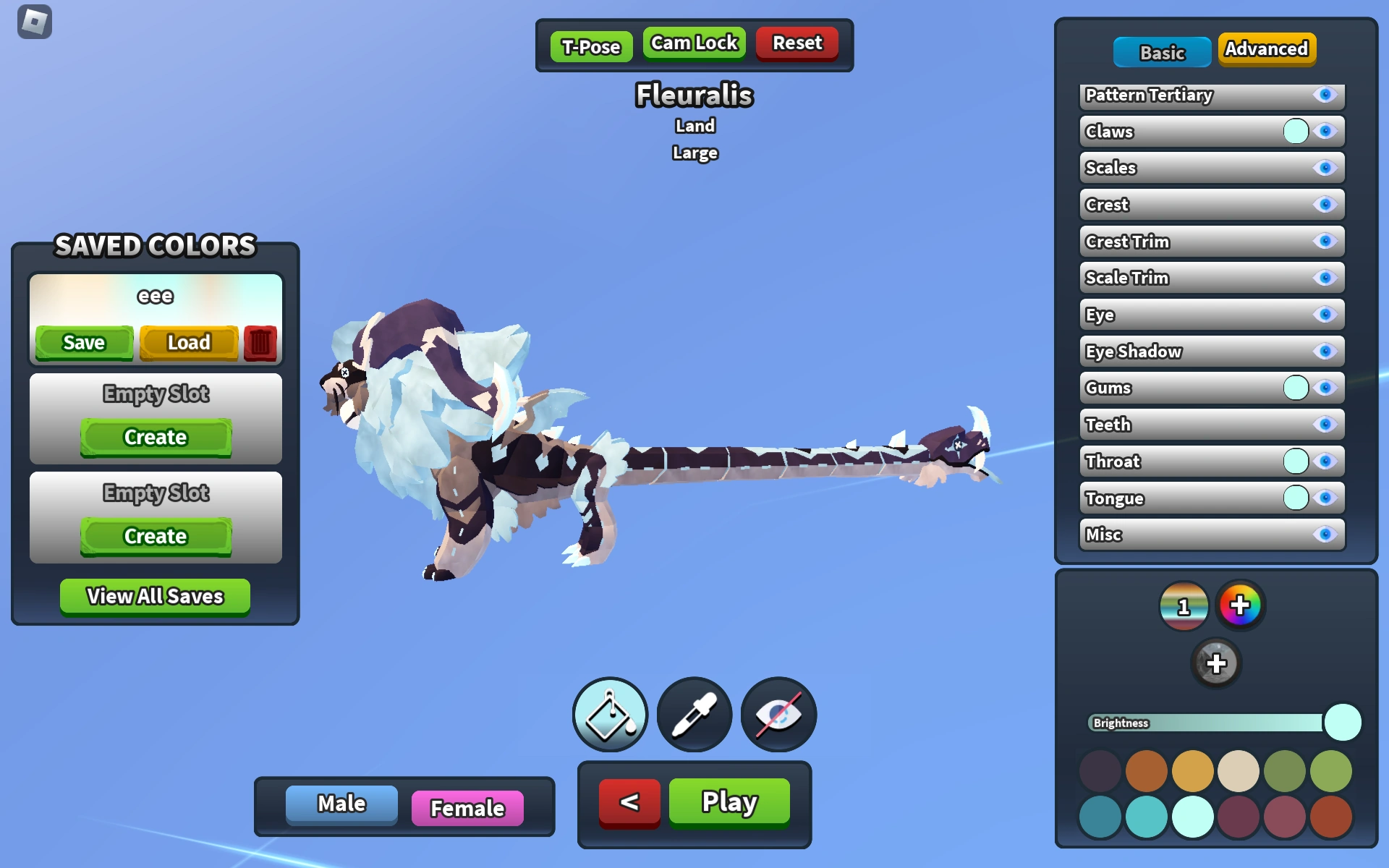Select the eyedropper color picker tool
The height and width of the screenshot is (868, 1389).
pyautogui.click(x=694, y=714)
